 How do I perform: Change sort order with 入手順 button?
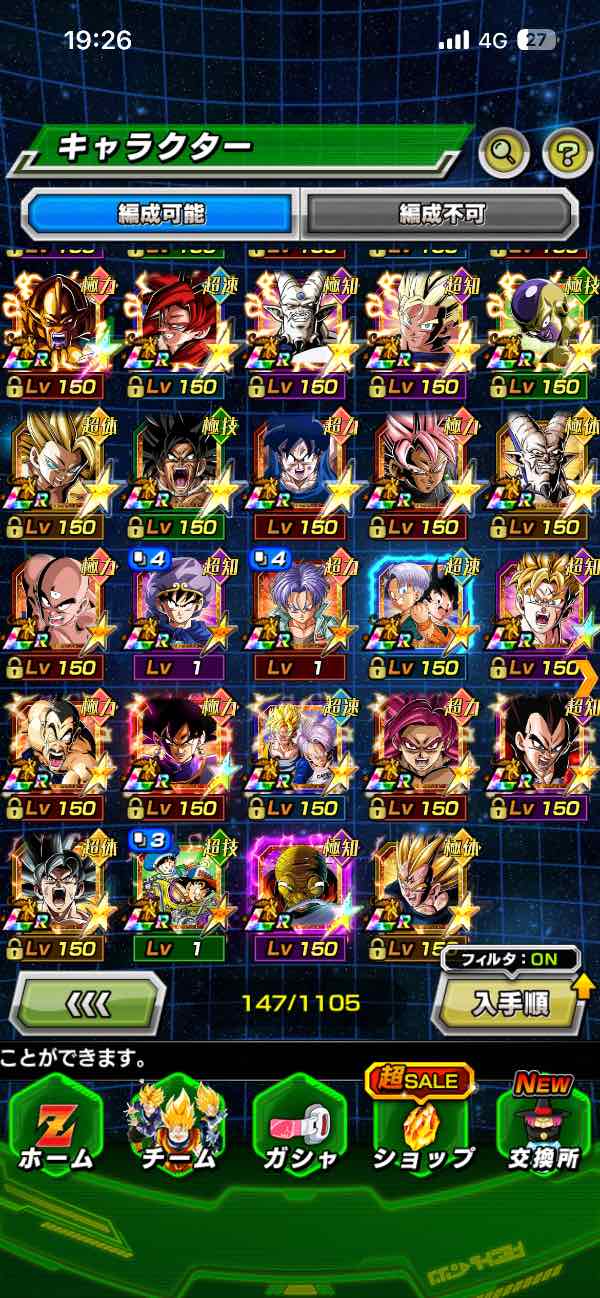[x=508, y=1002]
